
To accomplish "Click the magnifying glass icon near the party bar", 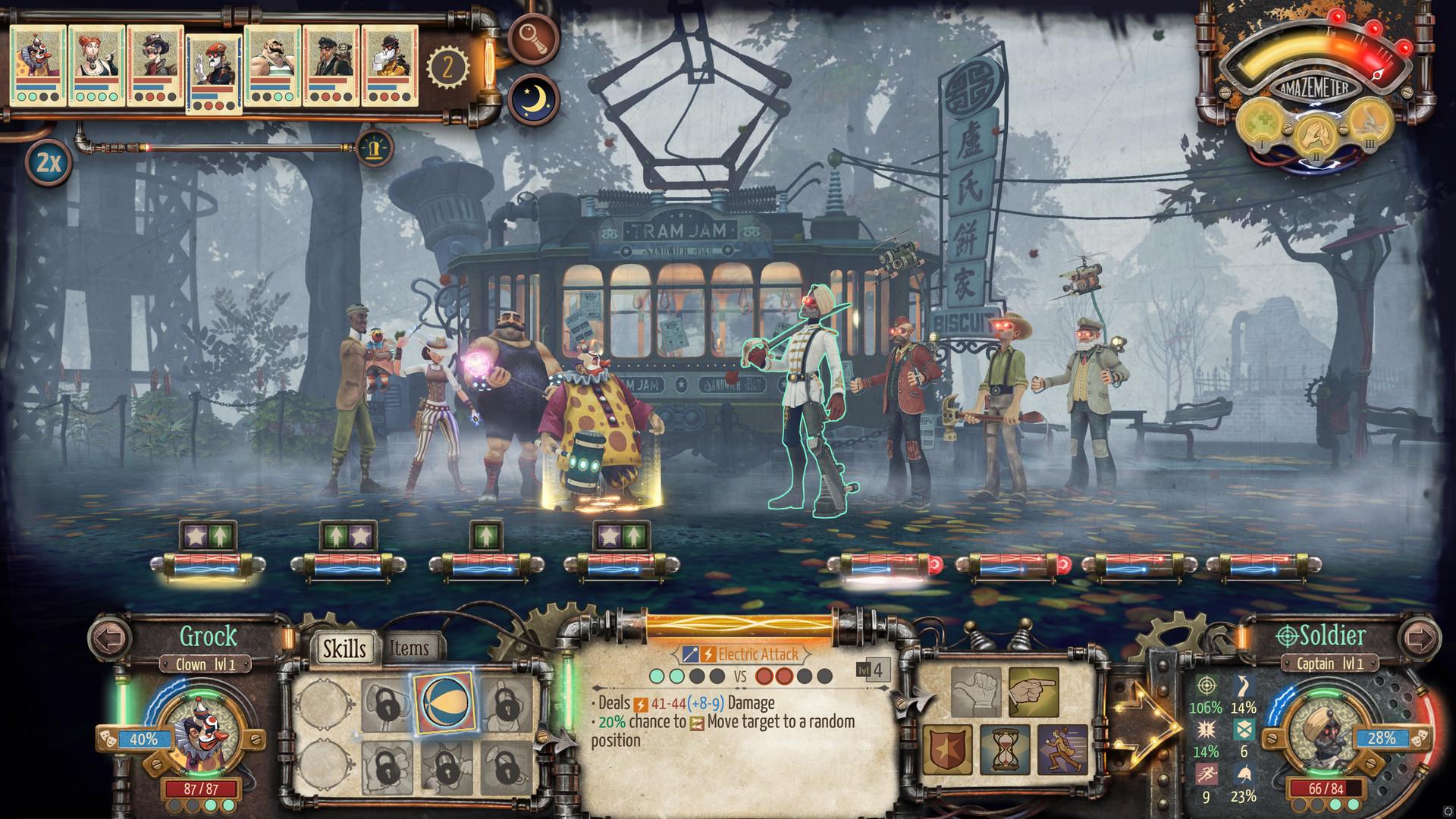I will (533, 39).
